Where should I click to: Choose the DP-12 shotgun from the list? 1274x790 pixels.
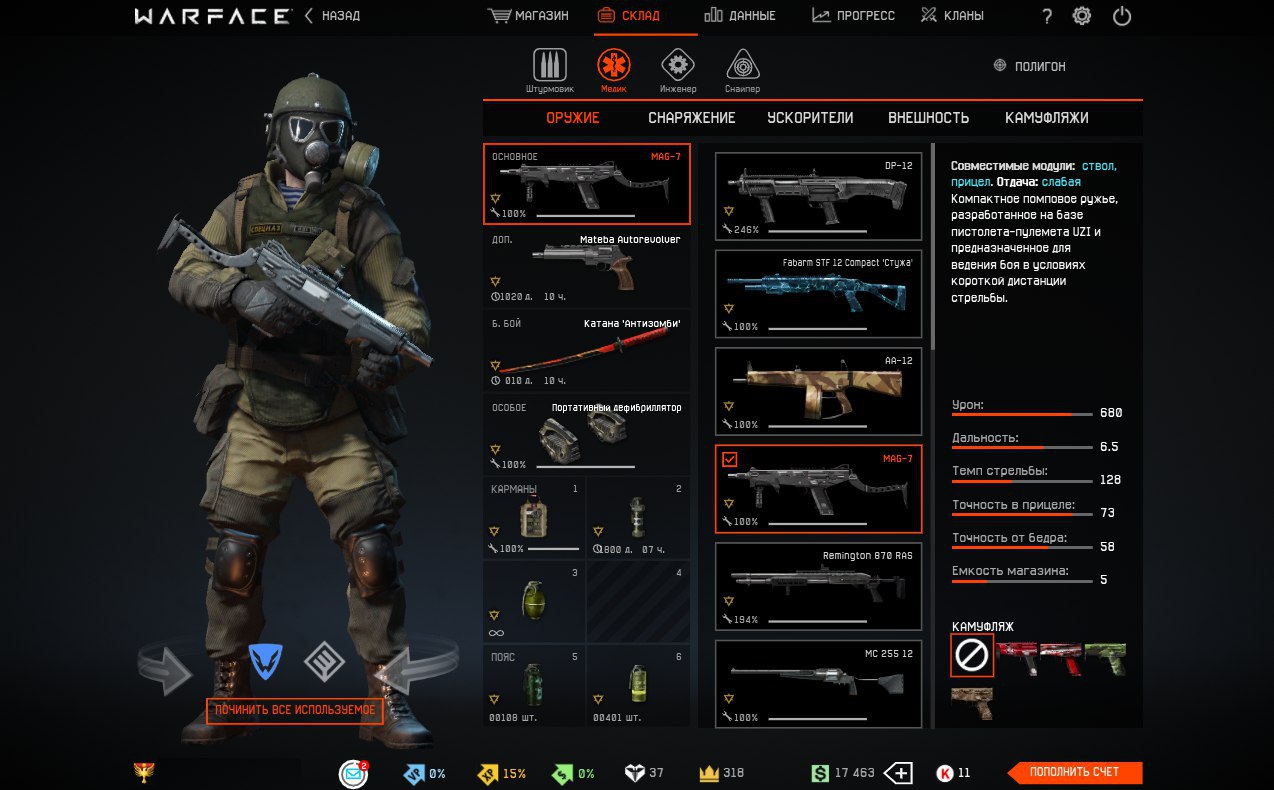[x=818, y=196]
